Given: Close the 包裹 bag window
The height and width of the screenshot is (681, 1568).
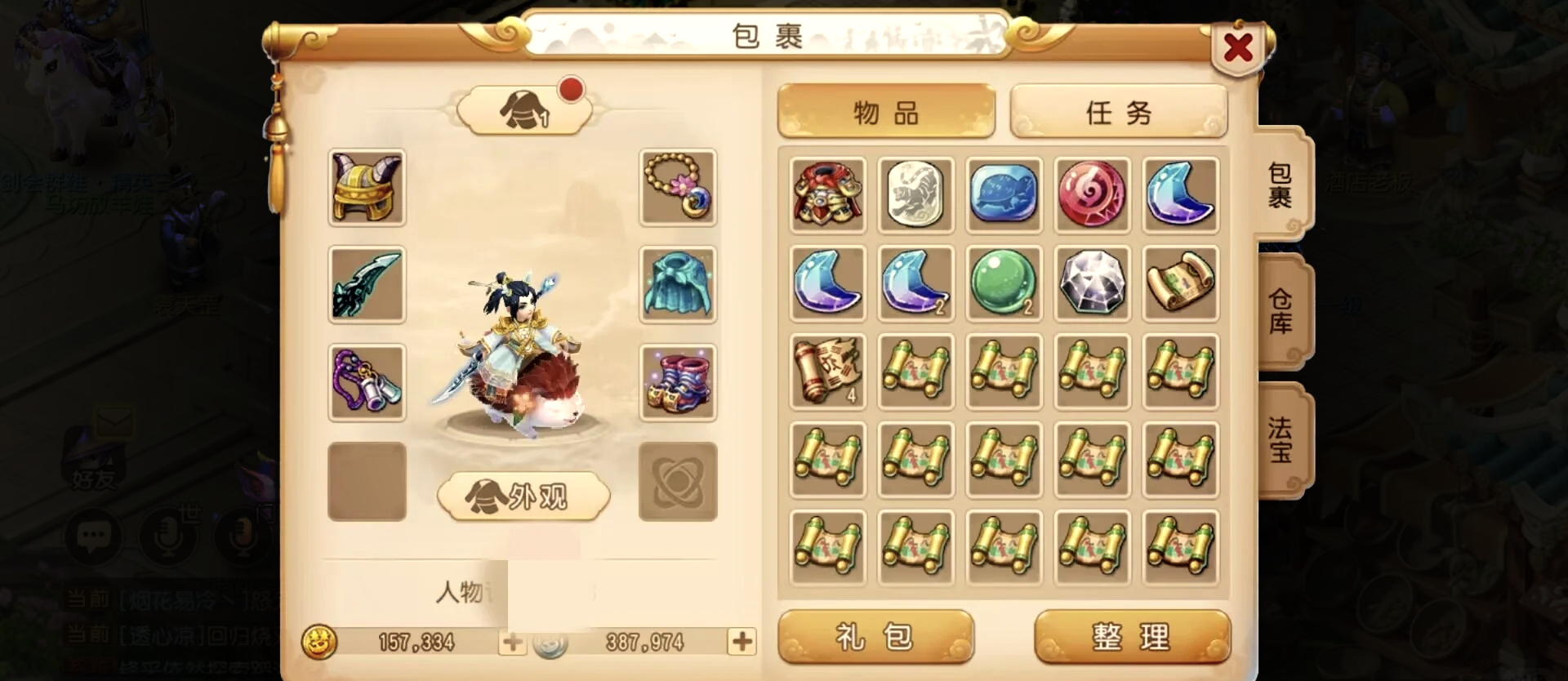Looking at the screenshot, I should point(1238,47).
